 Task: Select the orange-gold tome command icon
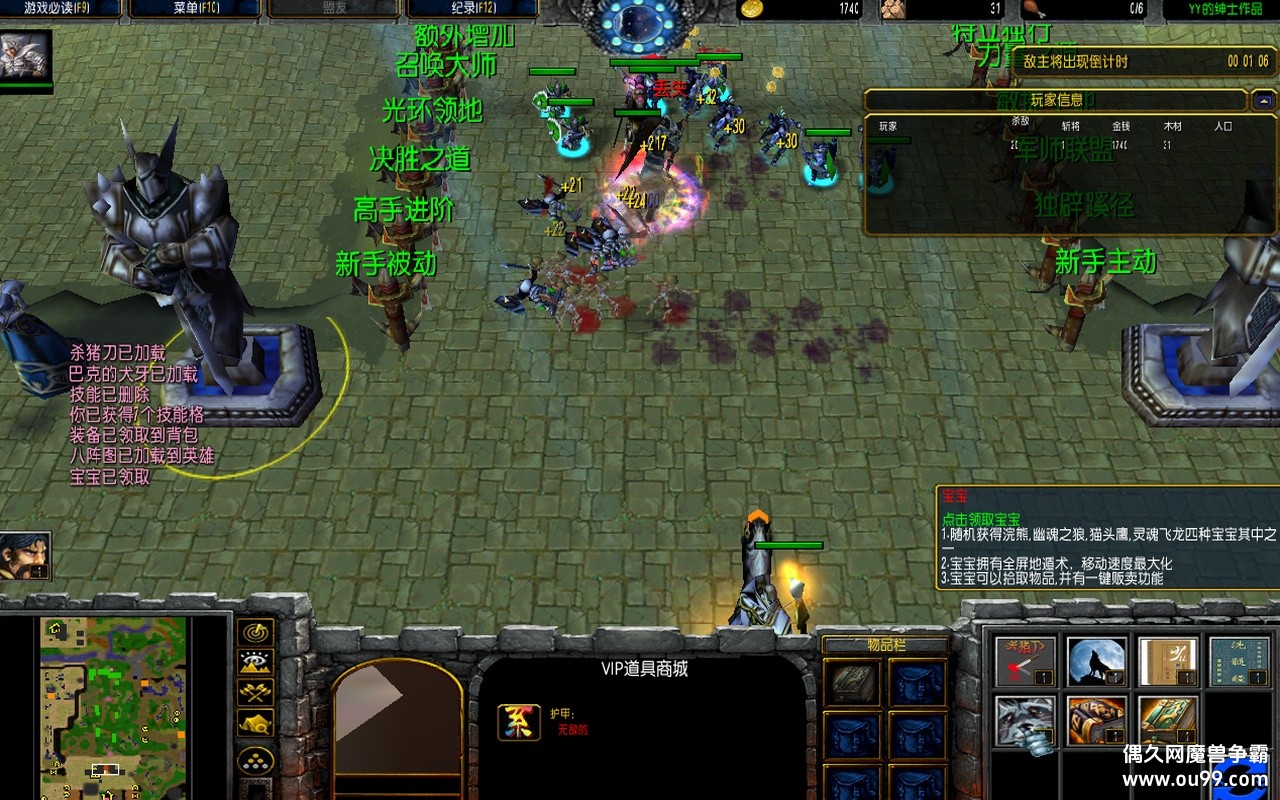(1096, 722)
